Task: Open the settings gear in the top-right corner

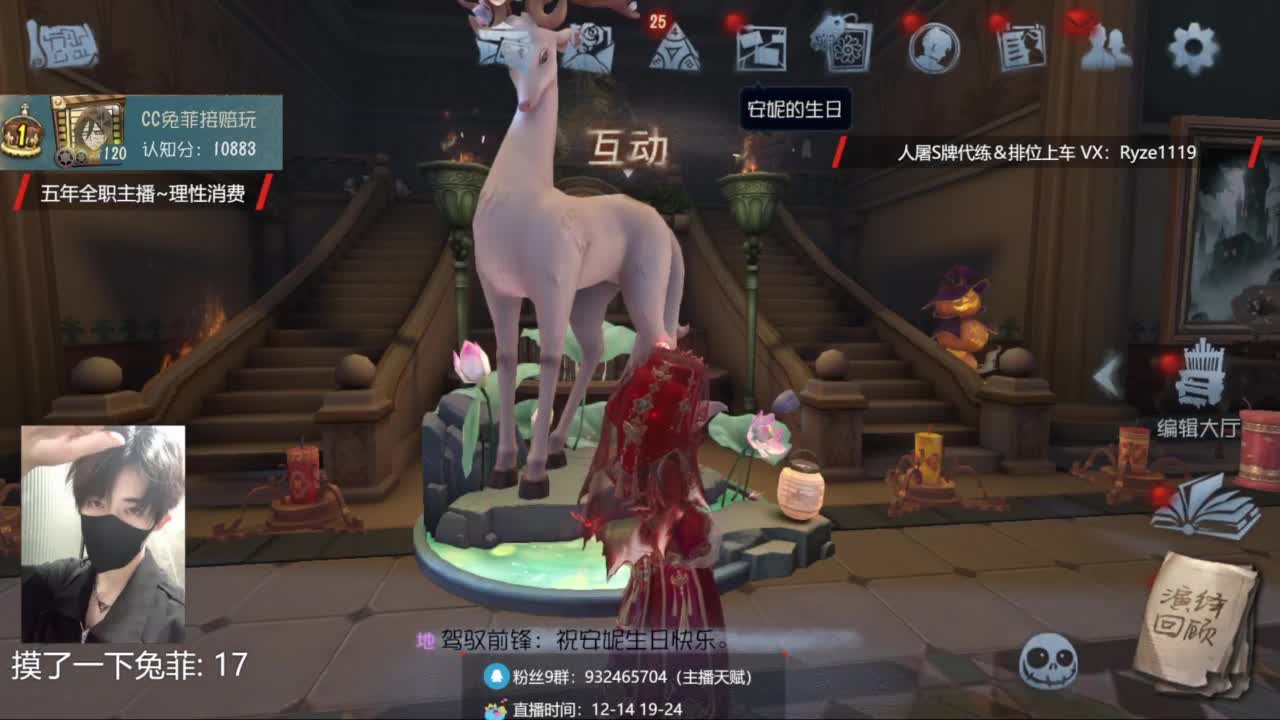Action: pos(1192,45)
